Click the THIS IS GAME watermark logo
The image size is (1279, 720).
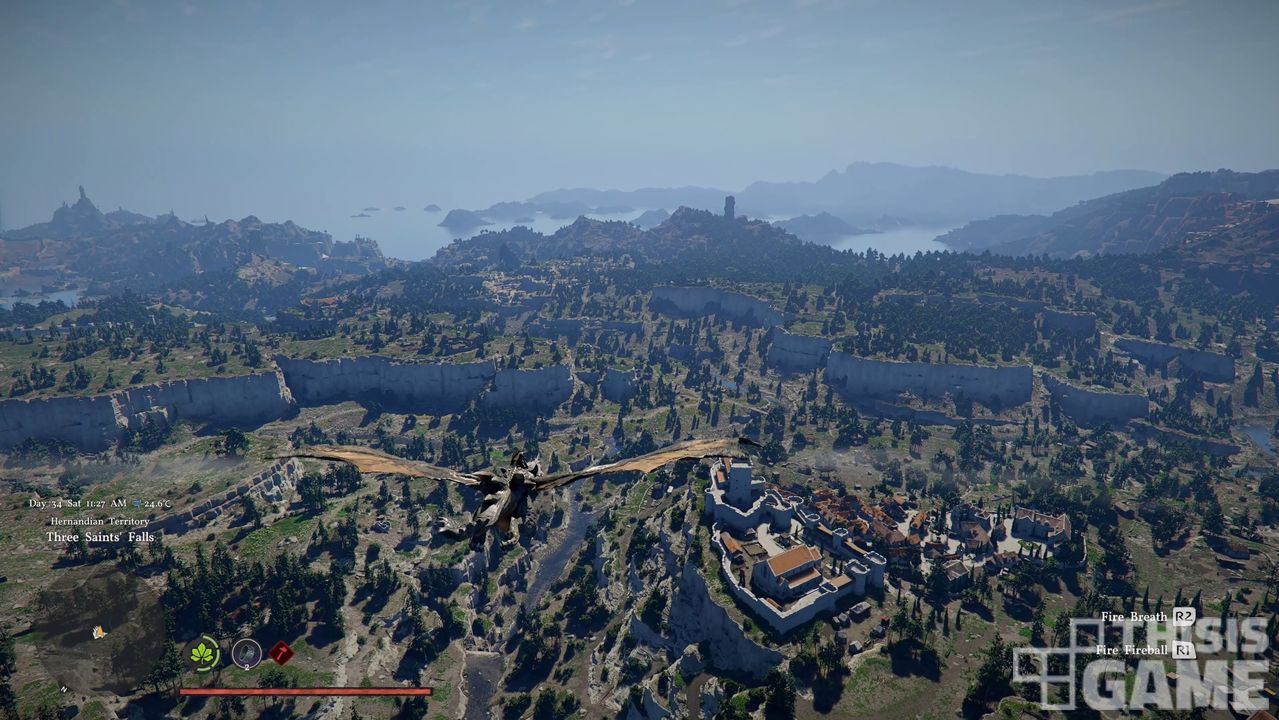click(1140, 664)
